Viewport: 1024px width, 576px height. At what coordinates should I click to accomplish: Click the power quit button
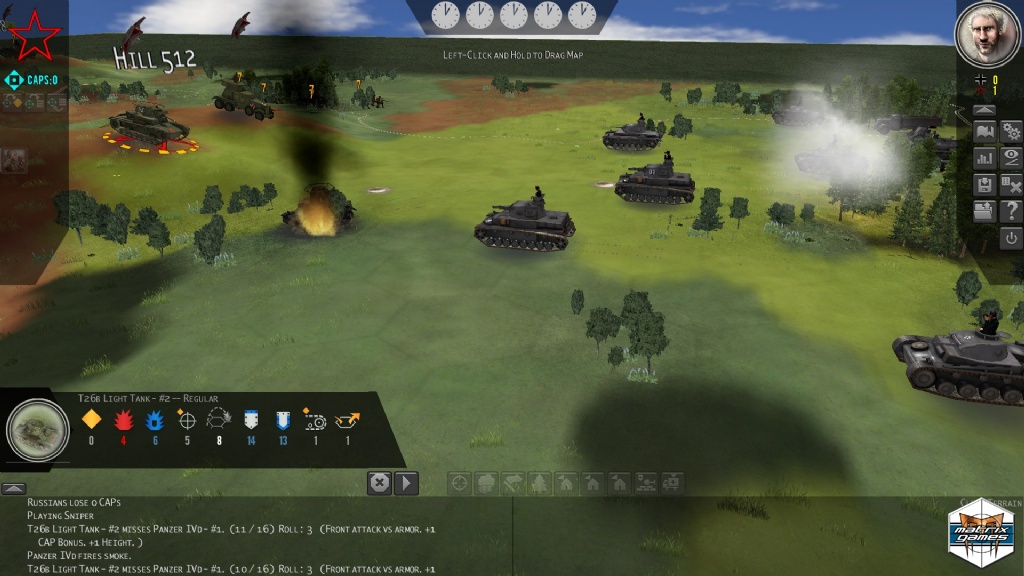[x=1011, y=238]
